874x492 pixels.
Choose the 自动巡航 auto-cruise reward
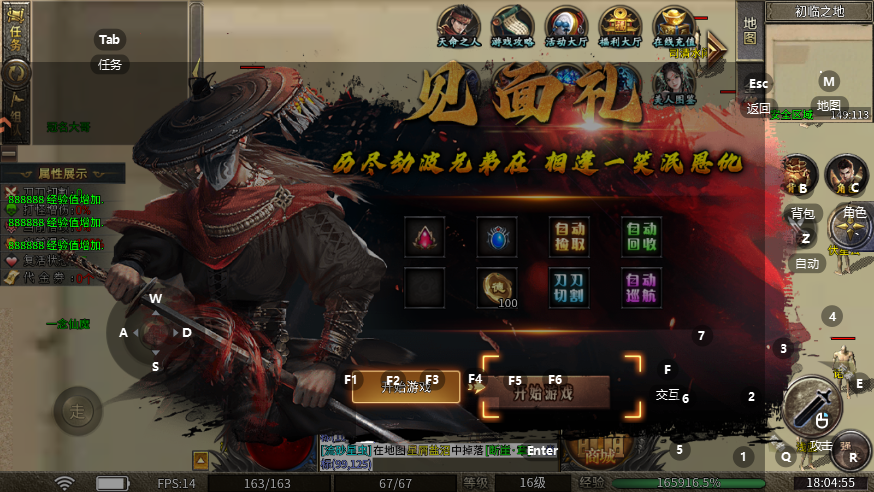click(641, 287)
